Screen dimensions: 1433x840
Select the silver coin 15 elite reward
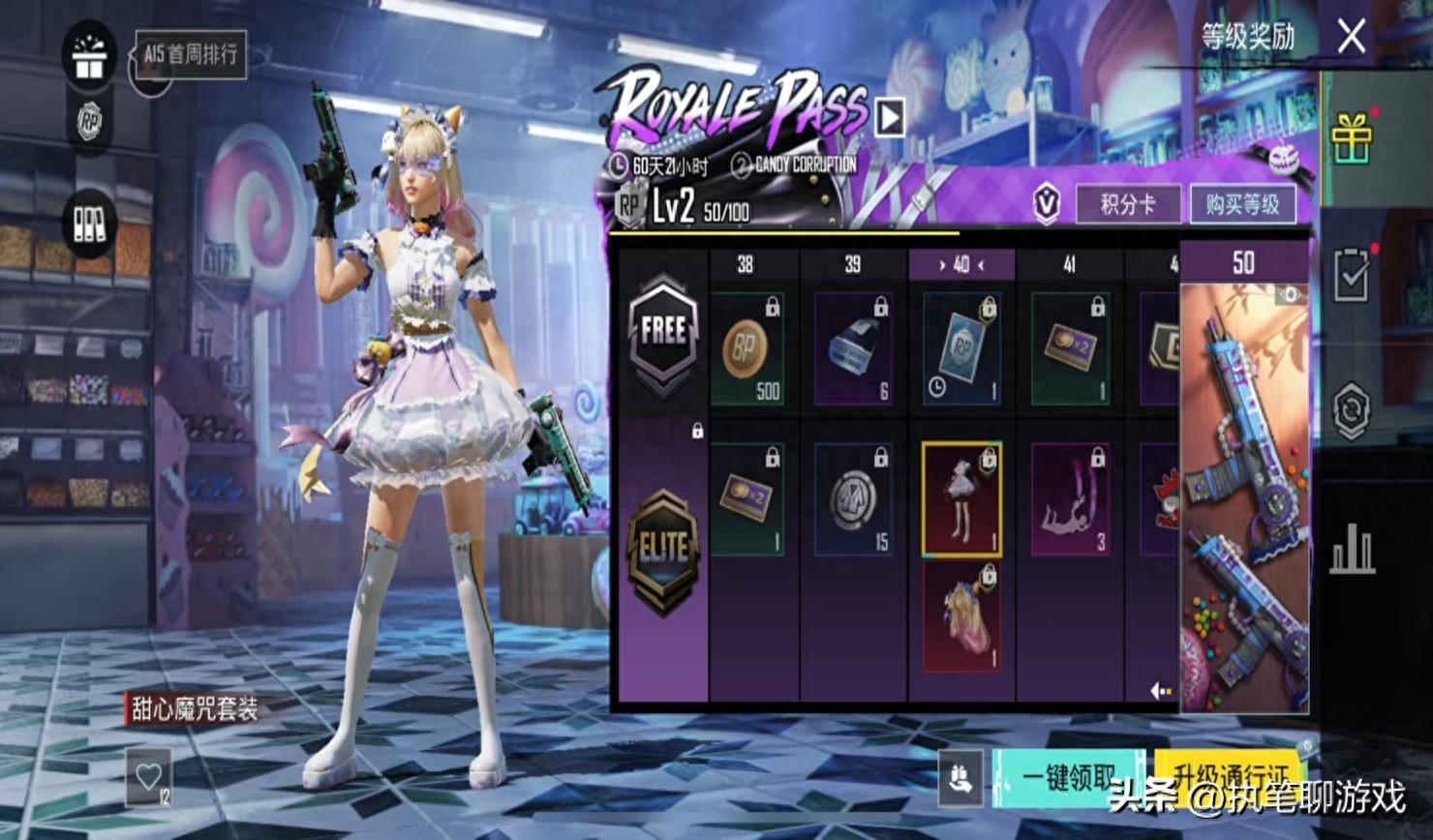(854, 499)
